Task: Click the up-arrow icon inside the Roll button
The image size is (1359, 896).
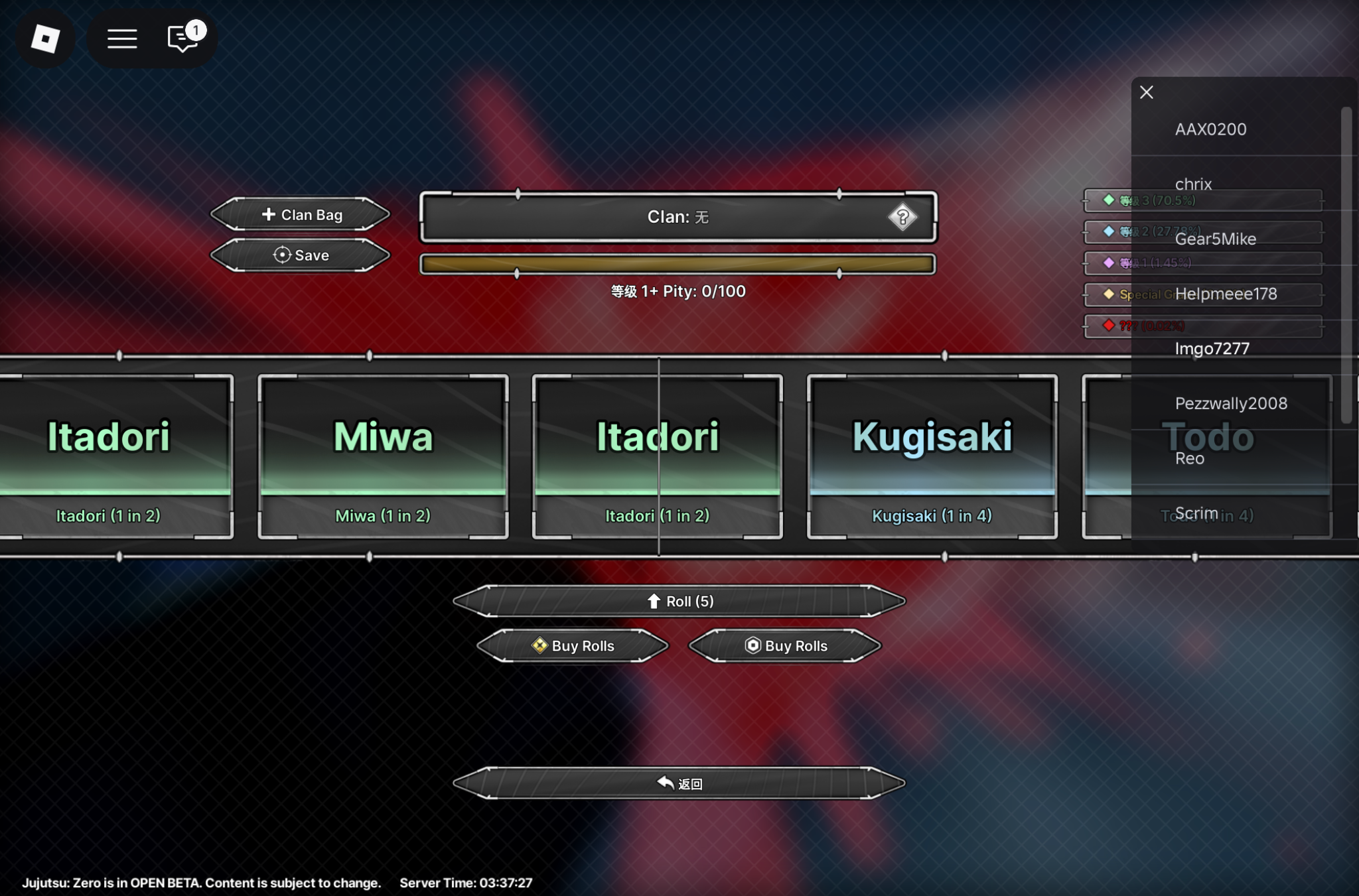Action: (x=656, y=602)
